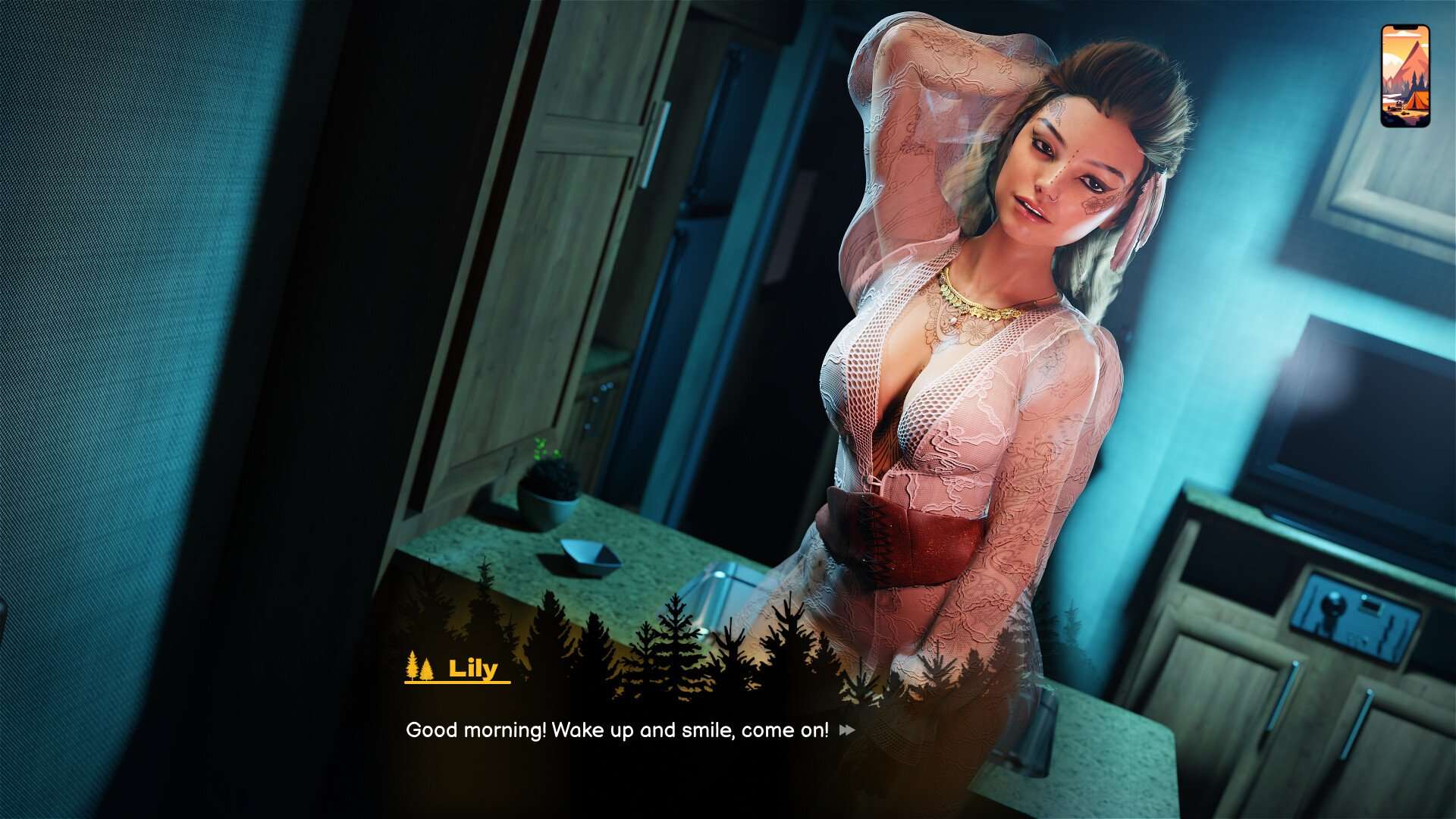
Task: Click the wall-mounted control panel device
Action: [x=1354, y=614]
